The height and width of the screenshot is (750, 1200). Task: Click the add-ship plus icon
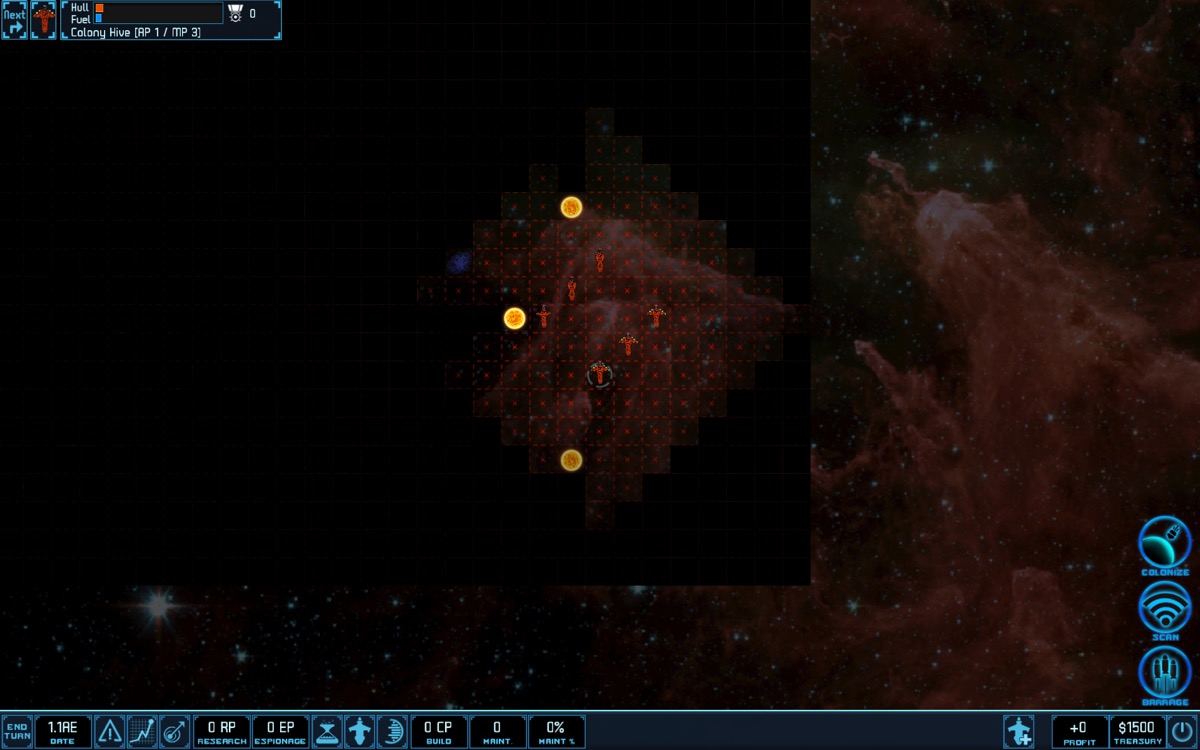coord(1019,732)
